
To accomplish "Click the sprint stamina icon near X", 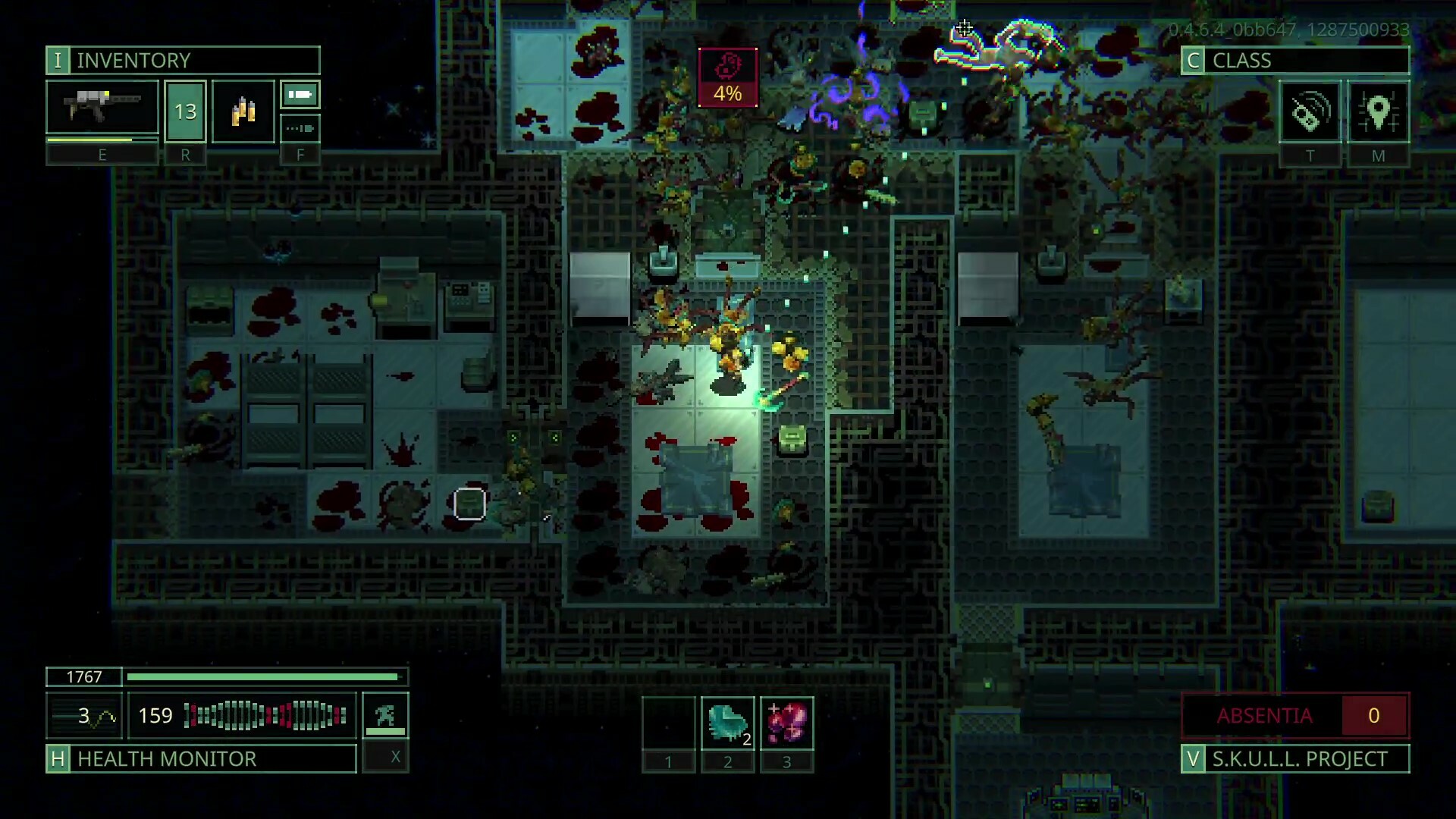I will 384,714.
